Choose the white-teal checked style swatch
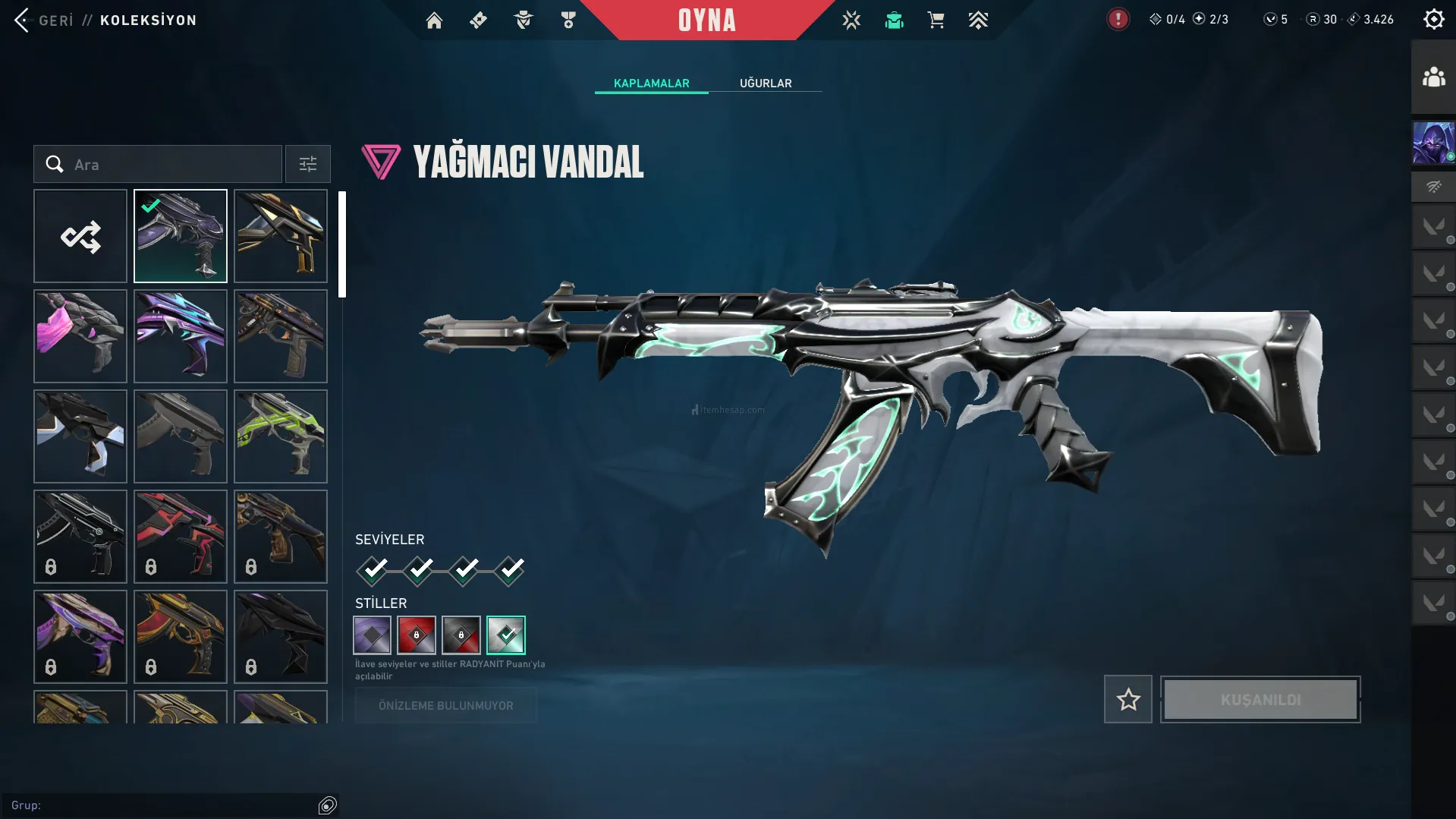 [x=506, y=635]
